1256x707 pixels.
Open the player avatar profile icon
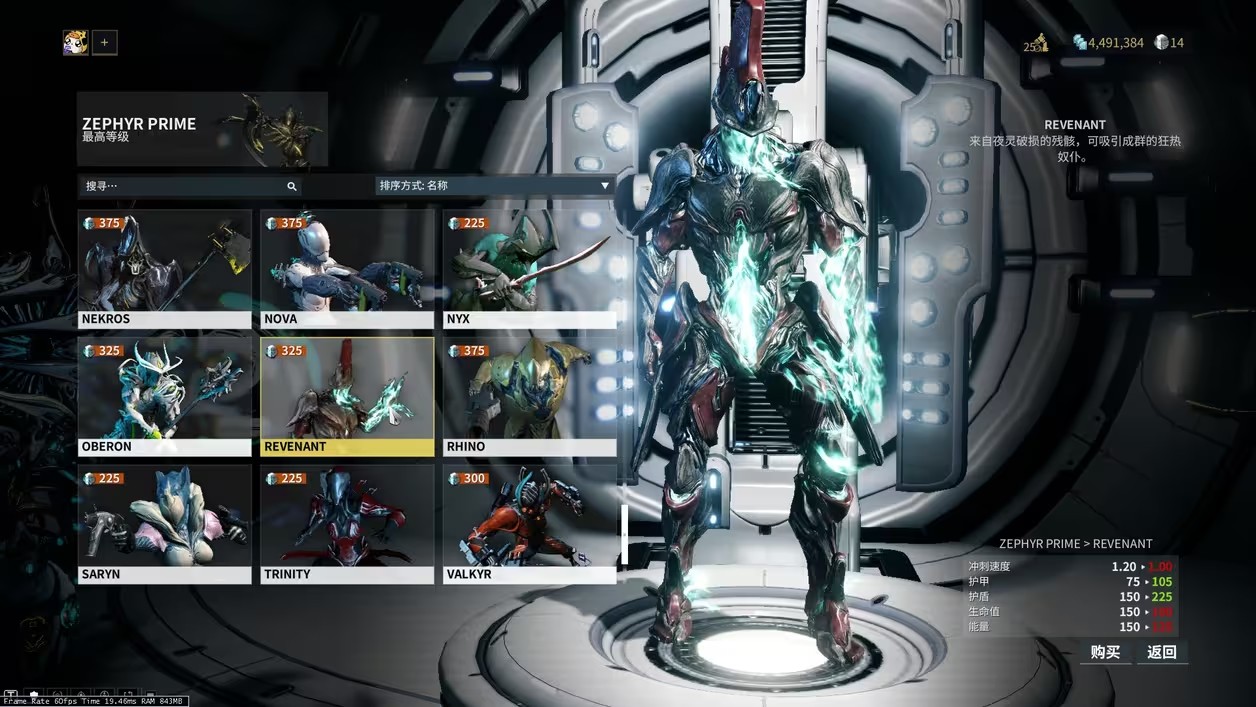pyautogui.click(x=75, y=42)
